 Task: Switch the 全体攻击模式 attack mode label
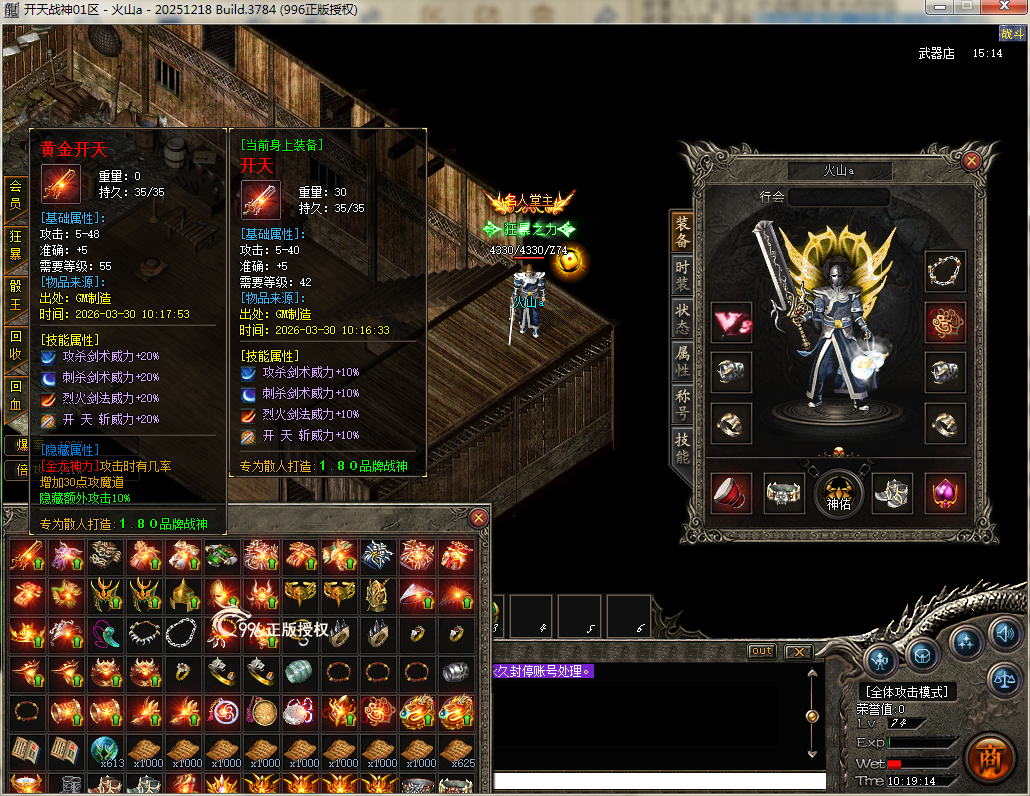[907, 691]
